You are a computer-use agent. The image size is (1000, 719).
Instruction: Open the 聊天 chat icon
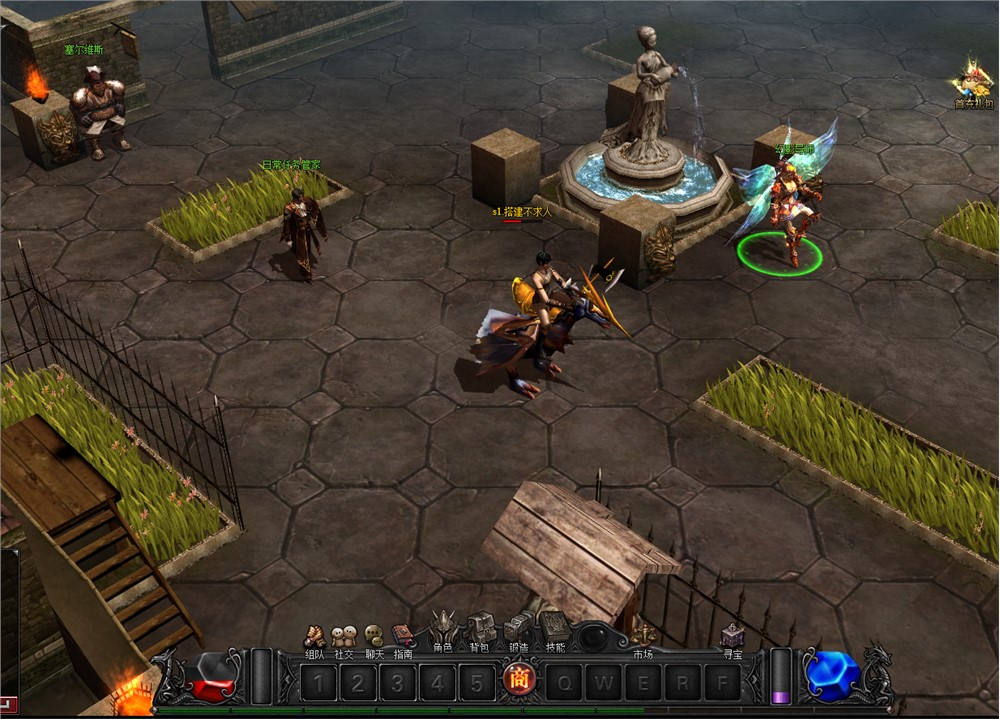[x=373, y=637]
